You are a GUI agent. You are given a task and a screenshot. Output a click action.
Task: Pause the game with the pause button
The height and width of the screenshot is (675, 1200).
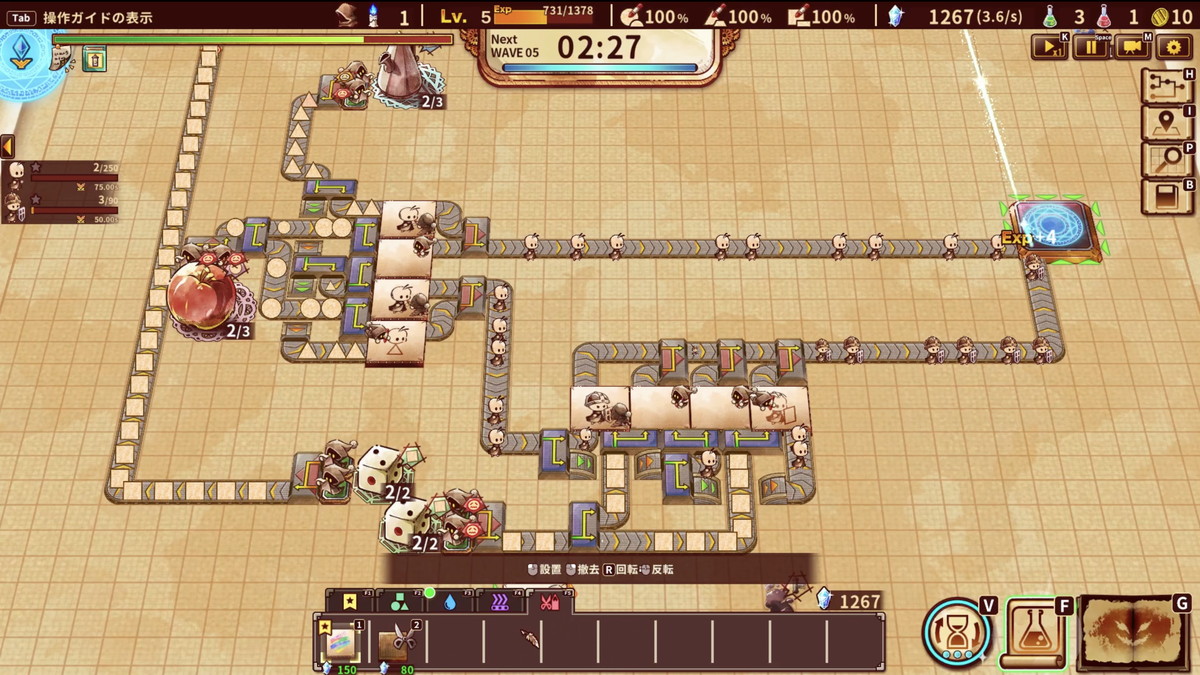[1090, 47]
